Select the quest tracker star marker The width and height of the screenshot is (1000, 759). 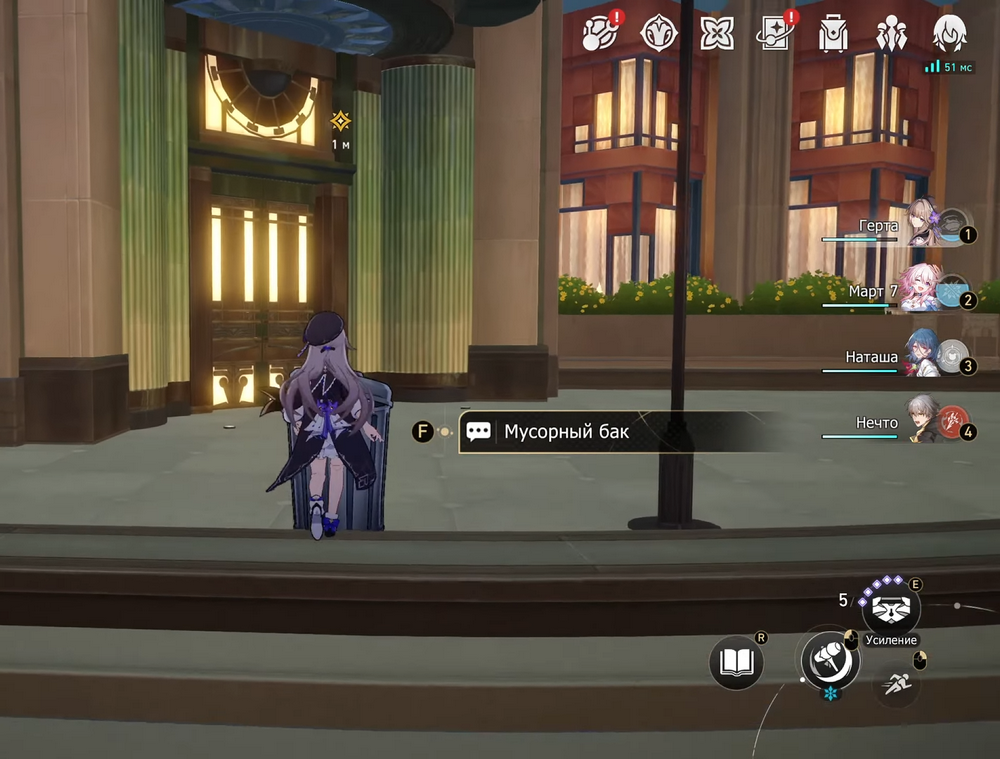(341, 121)
